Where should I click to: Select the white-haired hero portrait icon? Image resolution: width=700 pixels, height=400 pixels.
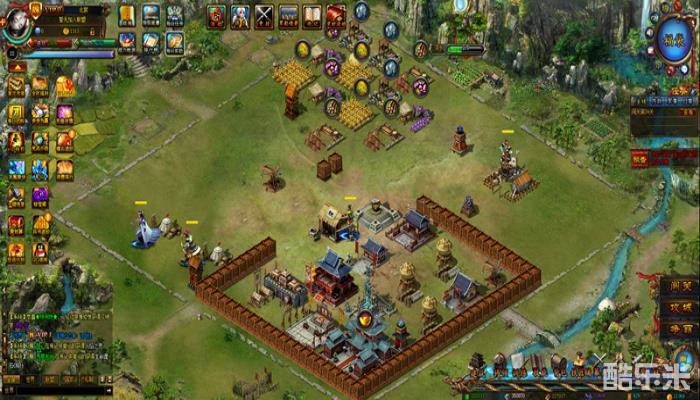click(240, 15)
